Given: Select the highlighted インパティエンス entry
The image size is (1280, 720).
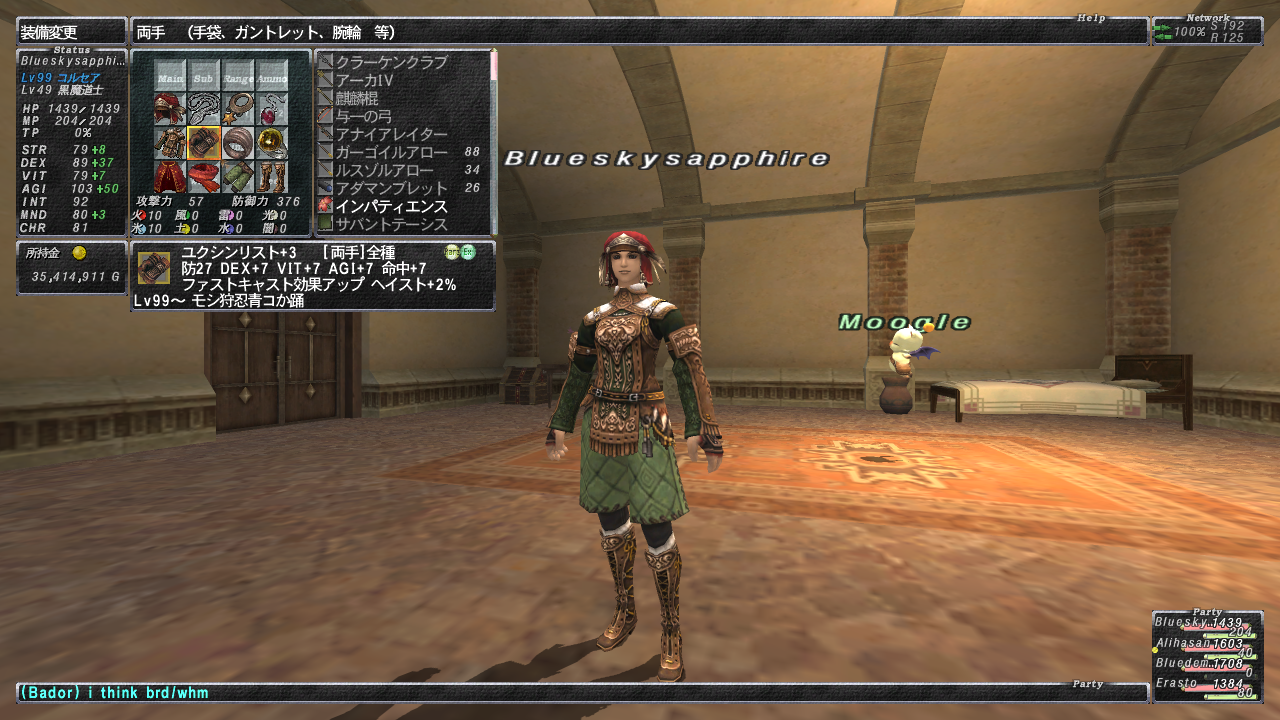Looking at the screenshot, I should (x=391, y=206).
